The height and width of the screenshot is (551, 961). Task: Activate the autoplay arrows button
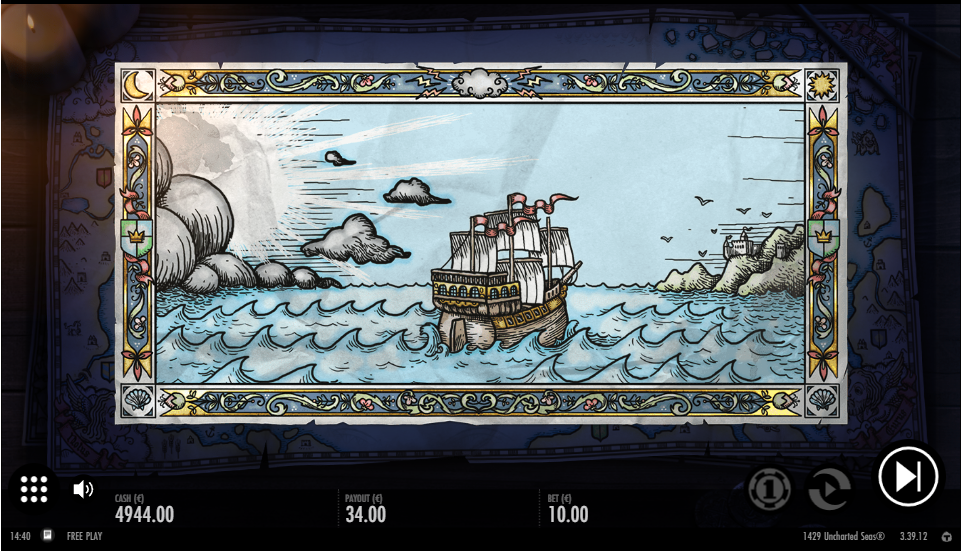[x=828, y=489]
